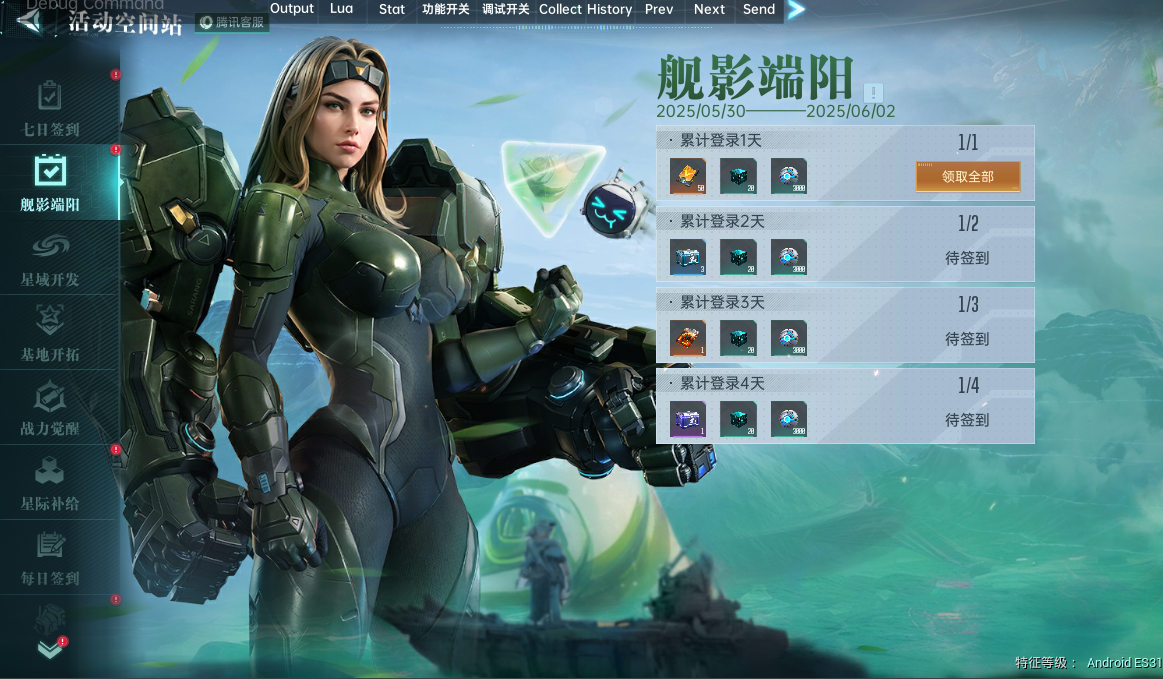The image size is (1163, 679).
Task: Open the 战力觉醒 tab
Action: pos(50,408)
